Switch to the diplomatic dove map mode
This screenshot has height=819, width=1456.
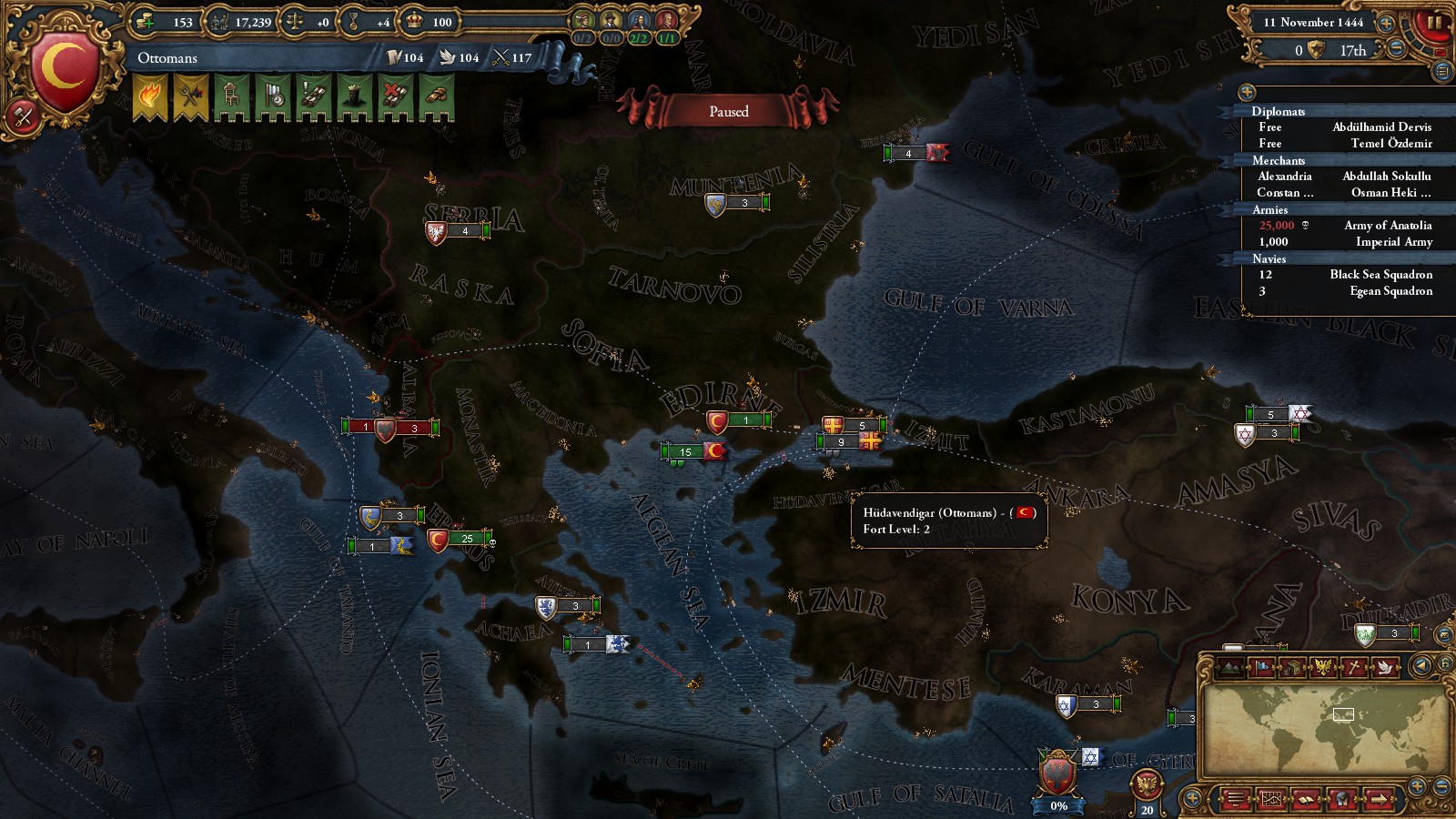pyautogui.click(x=1384, y=667)
